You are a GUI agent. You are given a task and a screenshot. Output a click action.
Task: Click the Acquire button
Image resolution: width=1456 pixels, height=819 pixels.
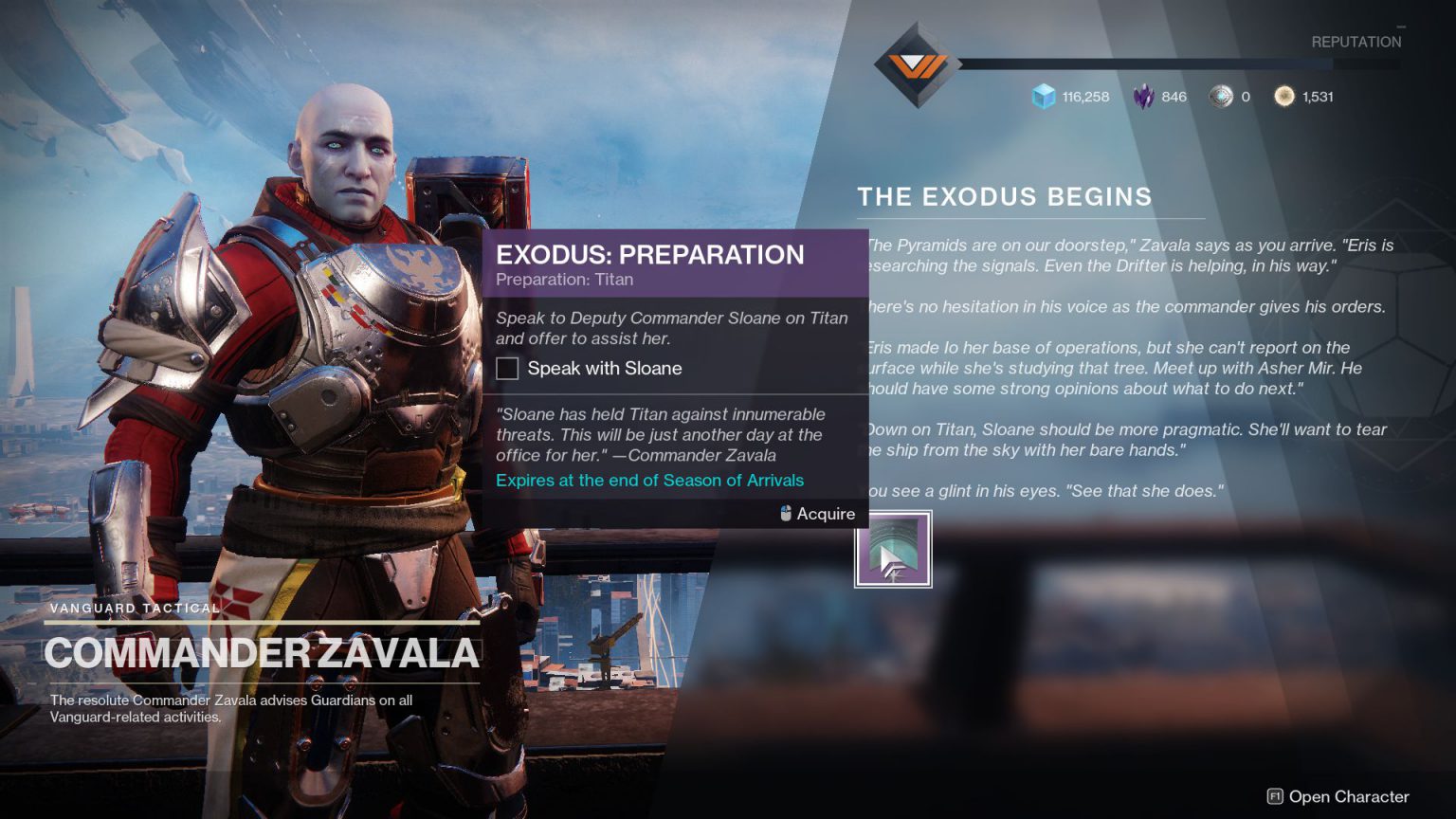[x=825, y=513]
